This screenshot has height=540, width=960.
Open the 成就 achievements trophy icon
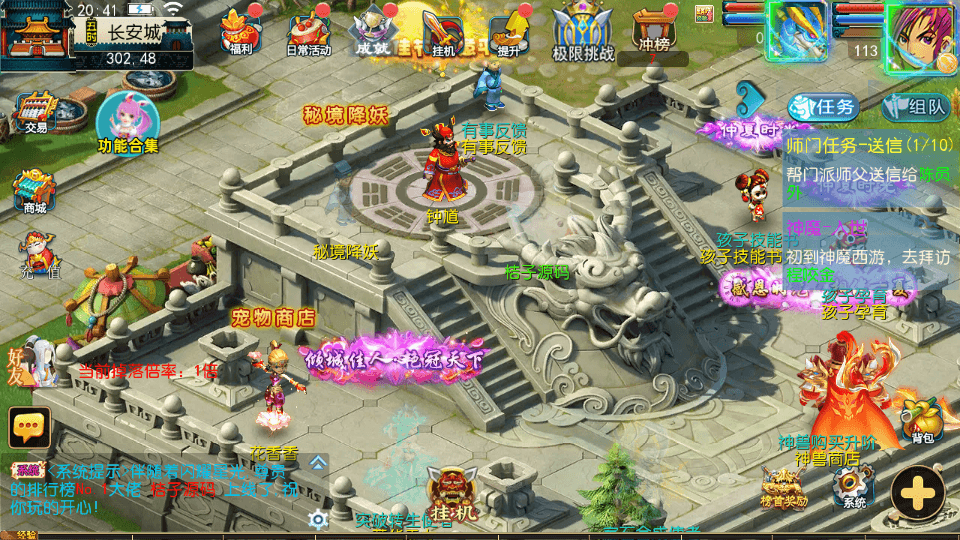pos(373,30)
